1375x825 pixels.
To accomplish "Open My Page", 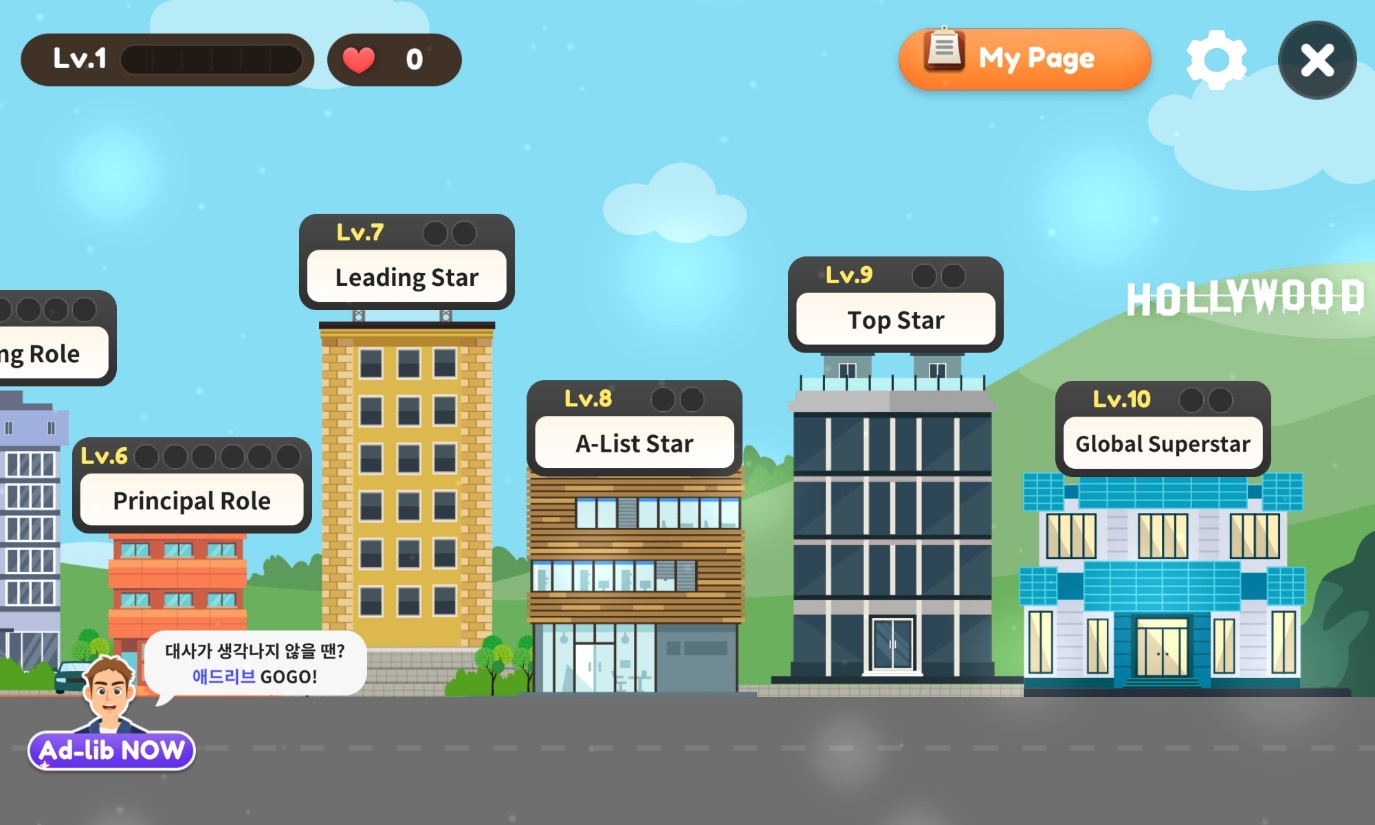I will (x=1024, y=59).
